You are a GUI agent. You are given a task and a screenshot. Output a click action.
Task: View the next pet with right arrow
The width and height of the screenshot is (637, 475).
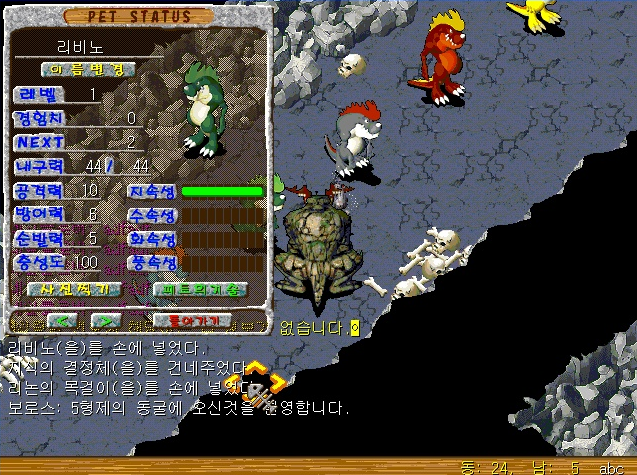[x=104, y=320]
